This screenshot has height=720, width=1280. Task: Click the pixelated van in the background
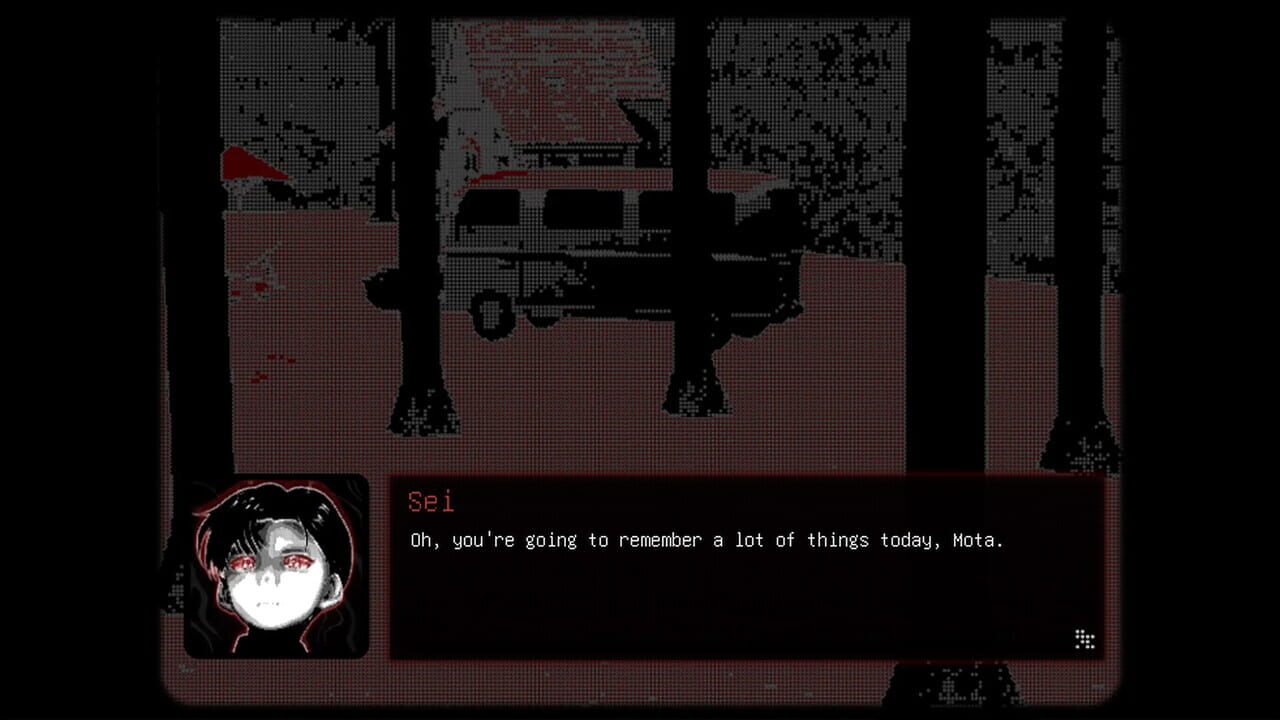(560, 240)
